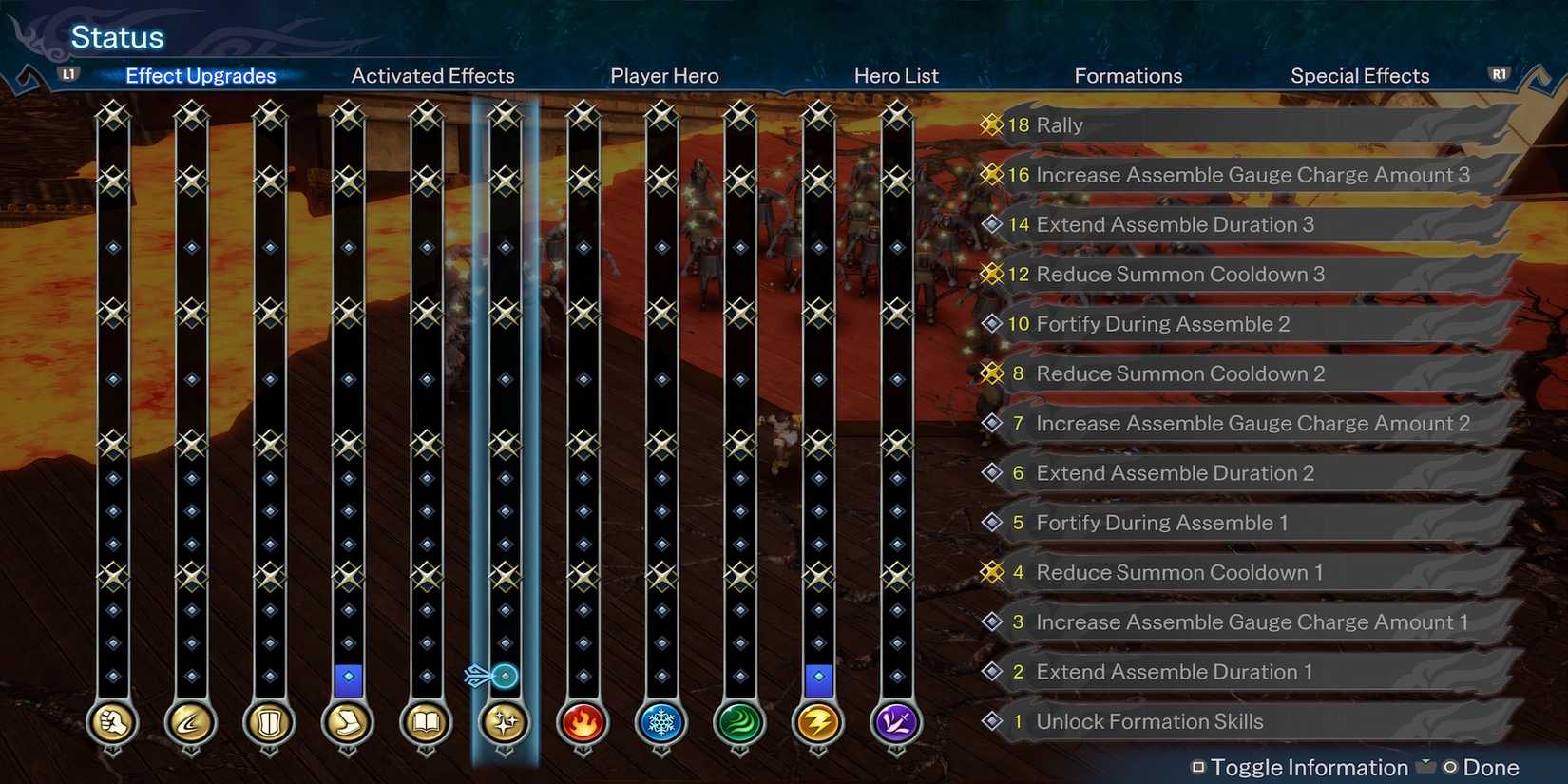Select the Fire element track icon
The height and width of the screenshot is (784, 1568).
click(583, 722)
